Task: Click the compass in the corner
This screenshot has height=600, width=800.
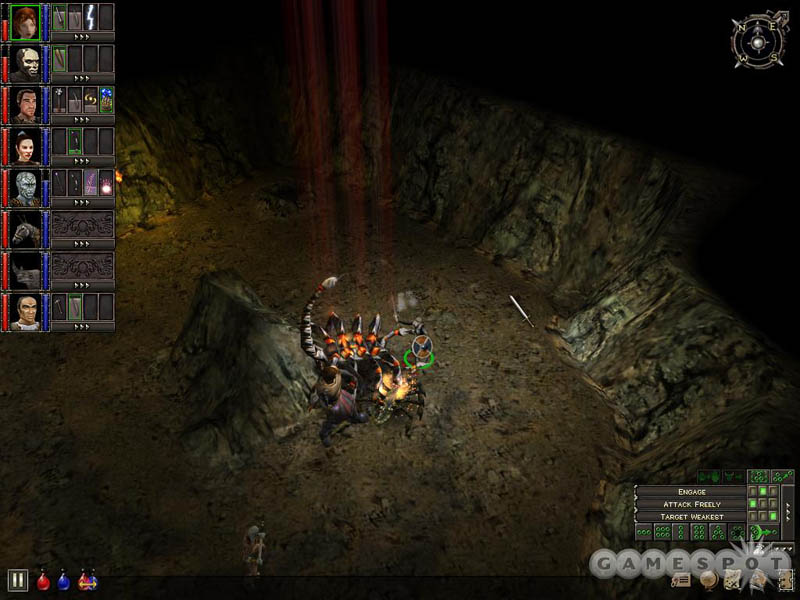Action: (757, 40)
